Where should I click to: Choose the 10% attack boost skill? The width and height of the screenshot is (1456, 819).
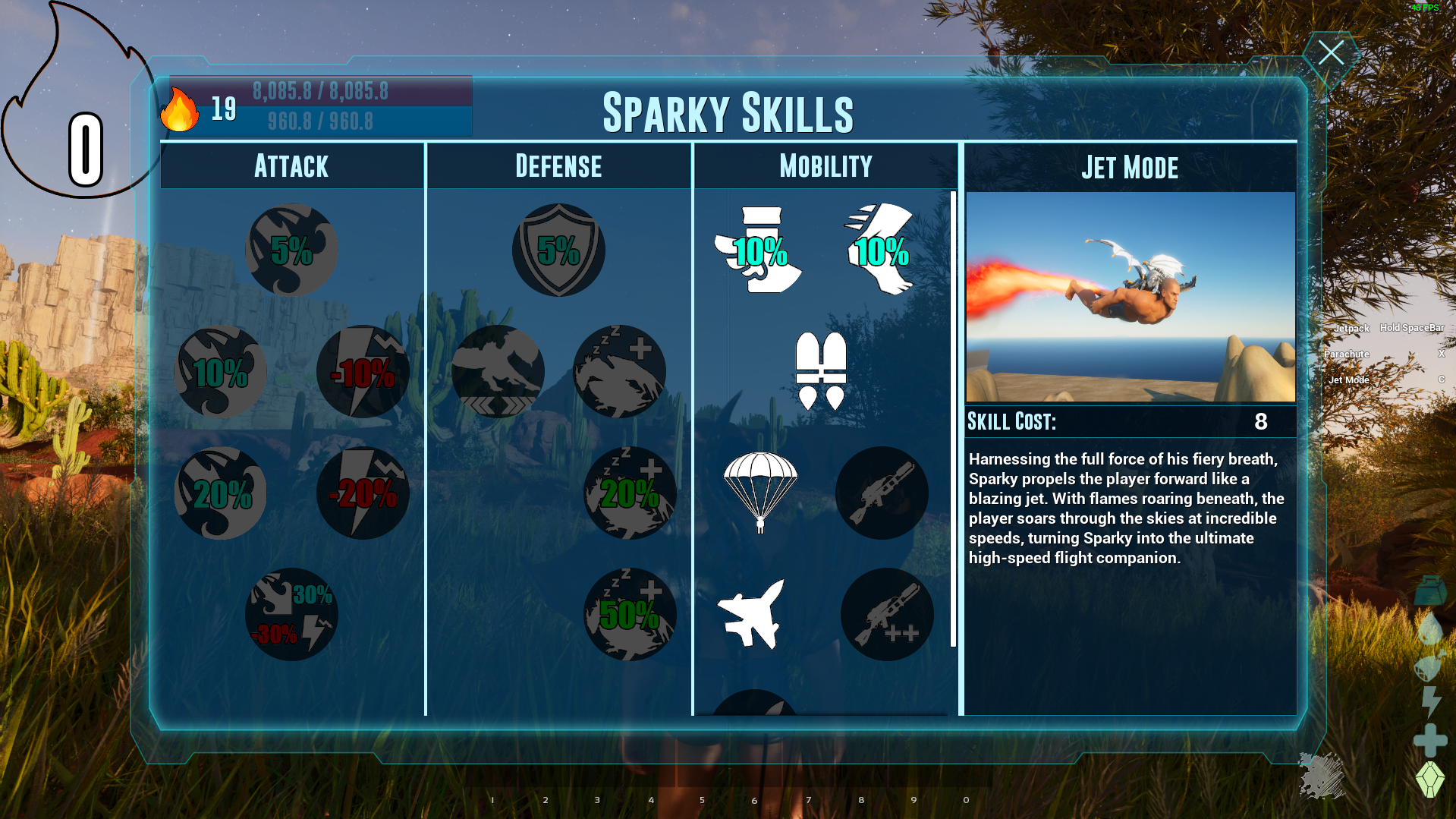[221, 372]
